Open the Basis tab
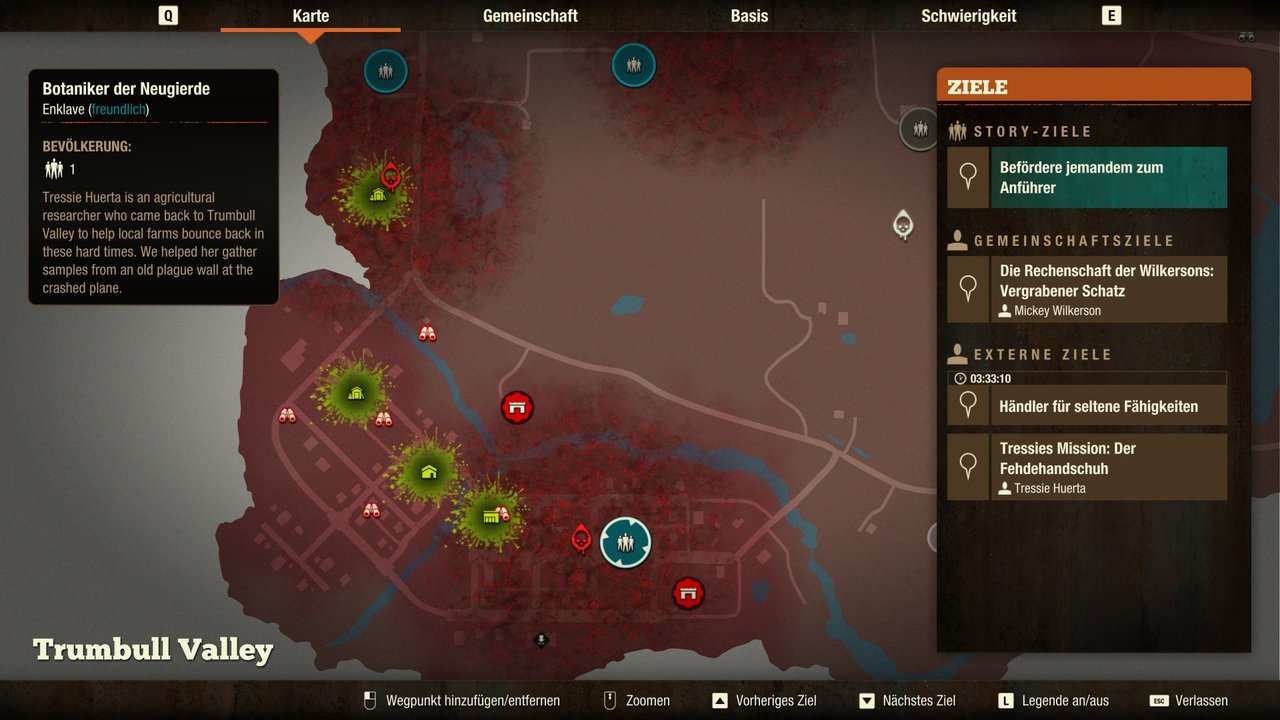1280x720 pixels. click(x=748, y=16)
